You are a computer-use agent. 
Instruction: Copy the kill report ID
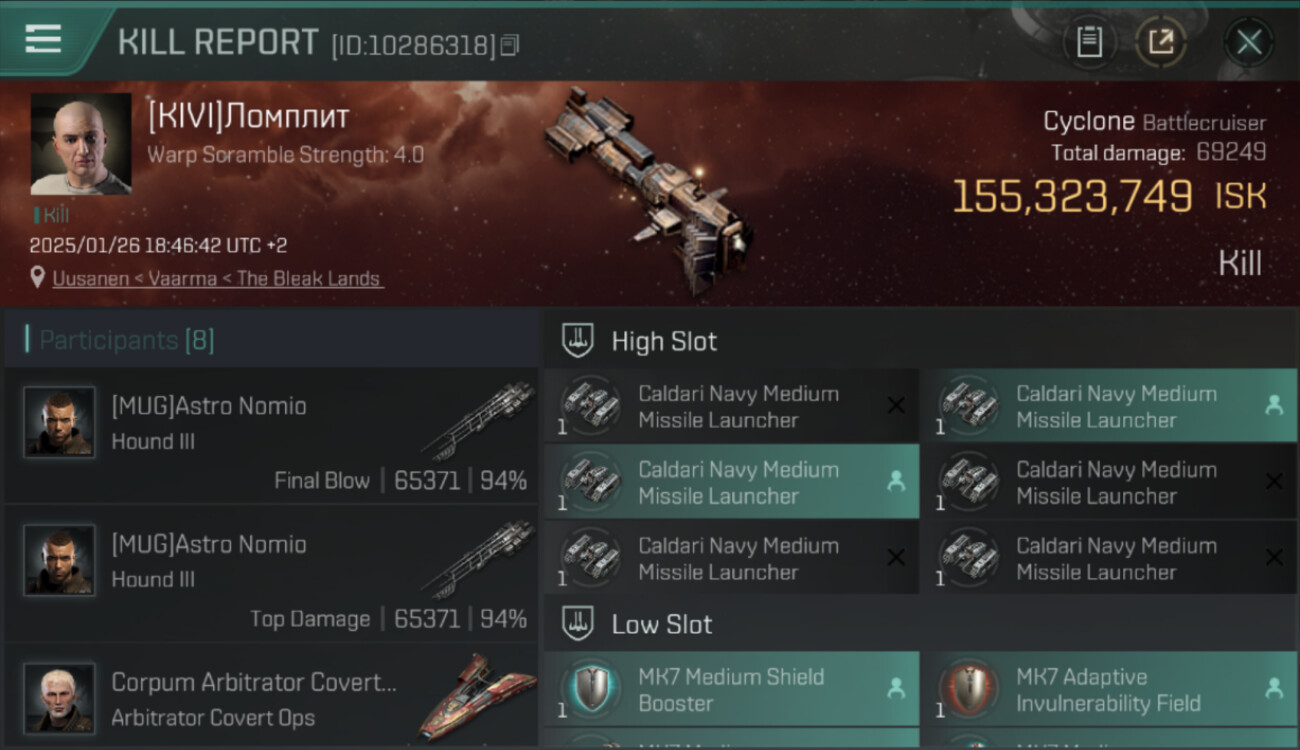(510, 45)
